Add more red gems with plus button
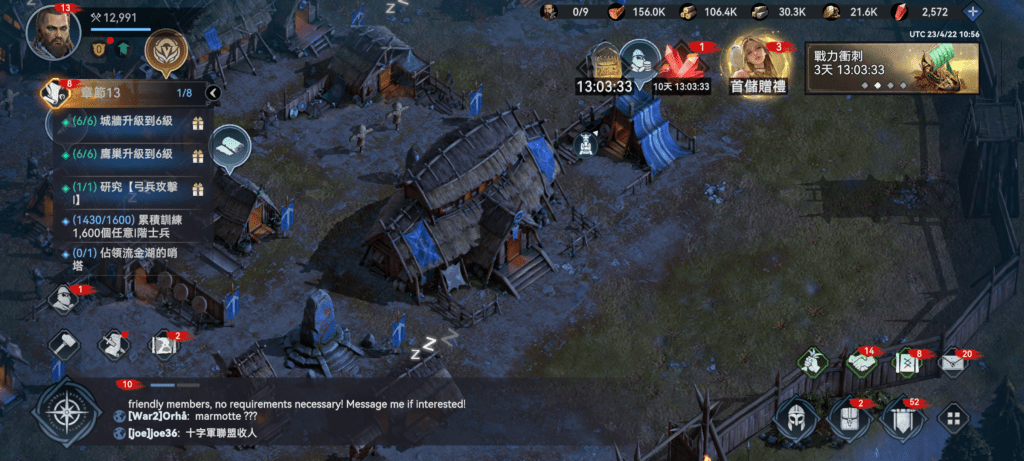Screen dimensions: 1024x461 [x=973, y=12]
